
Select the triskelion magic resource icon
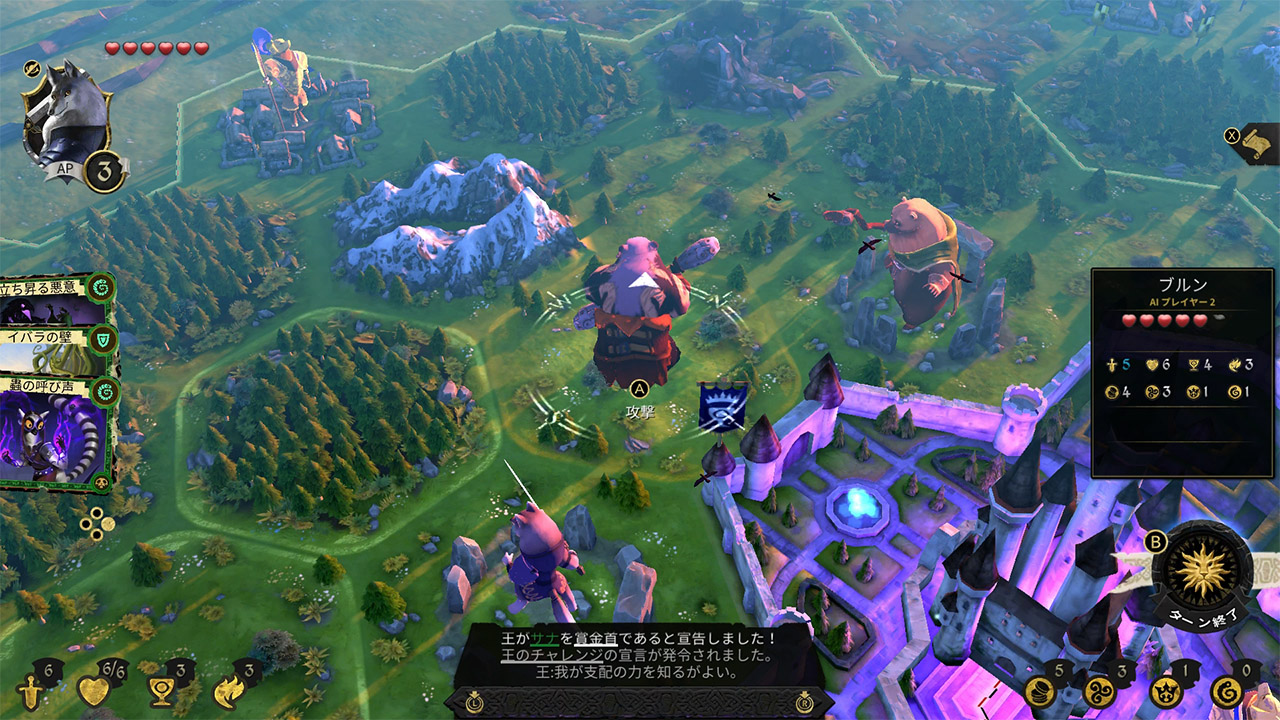(x=1100, y=690)
